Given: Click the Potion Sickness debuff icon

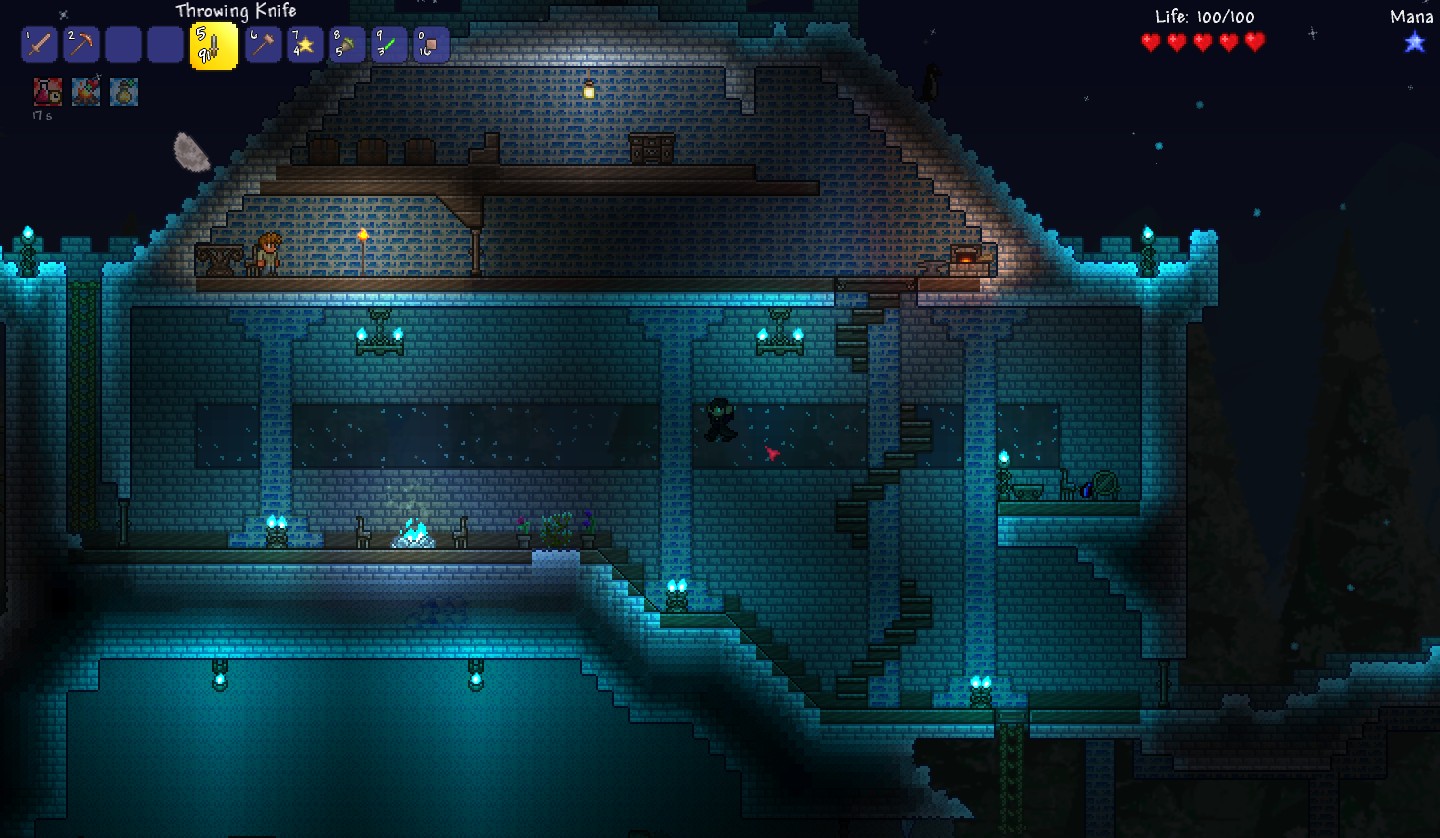Looking at the screenshot, I should pyautogui.click(x=48, y=92).
